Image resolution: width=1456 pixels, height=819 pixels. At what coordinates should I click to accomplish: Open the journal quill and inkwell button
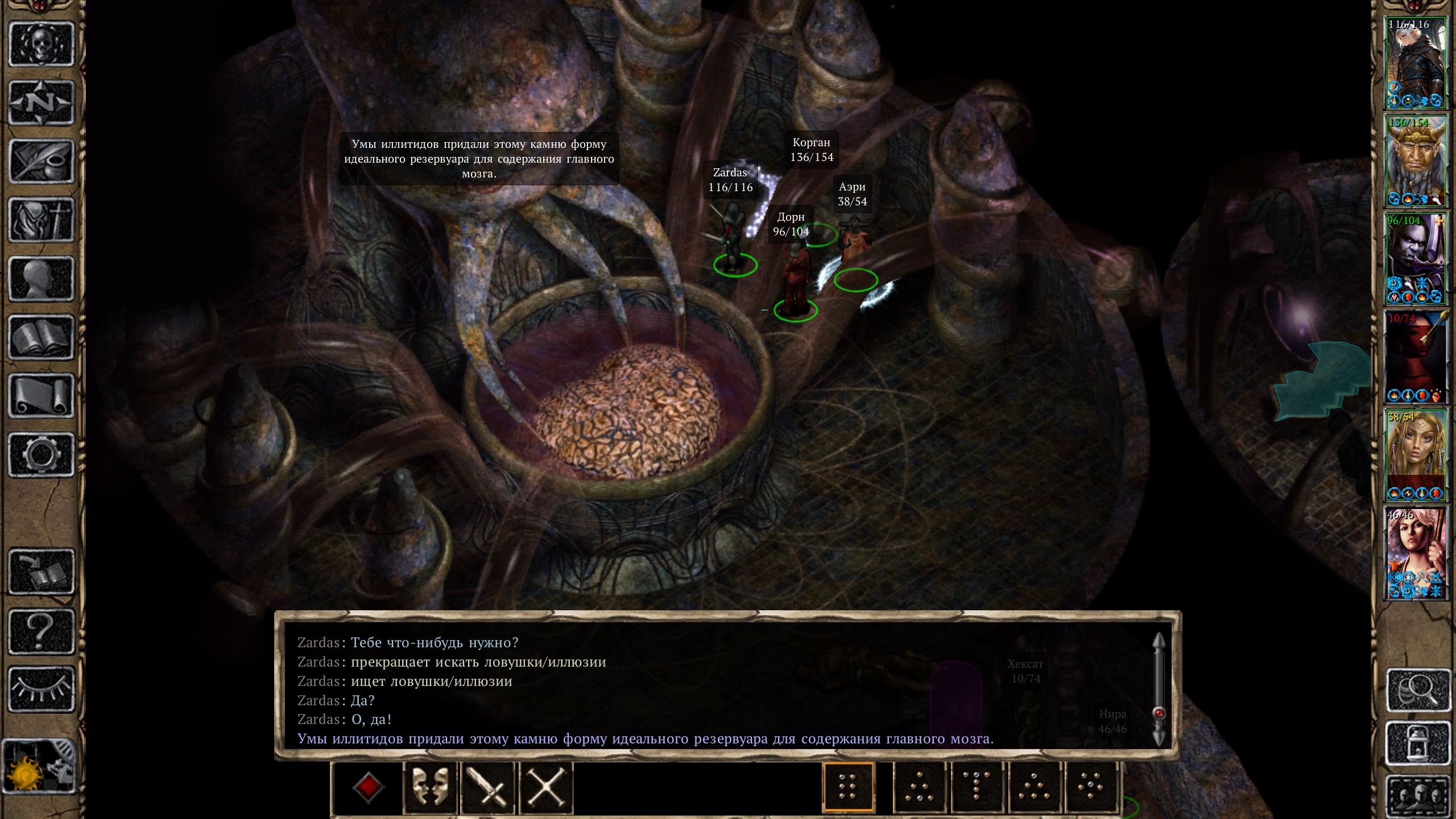coord(41,162)
